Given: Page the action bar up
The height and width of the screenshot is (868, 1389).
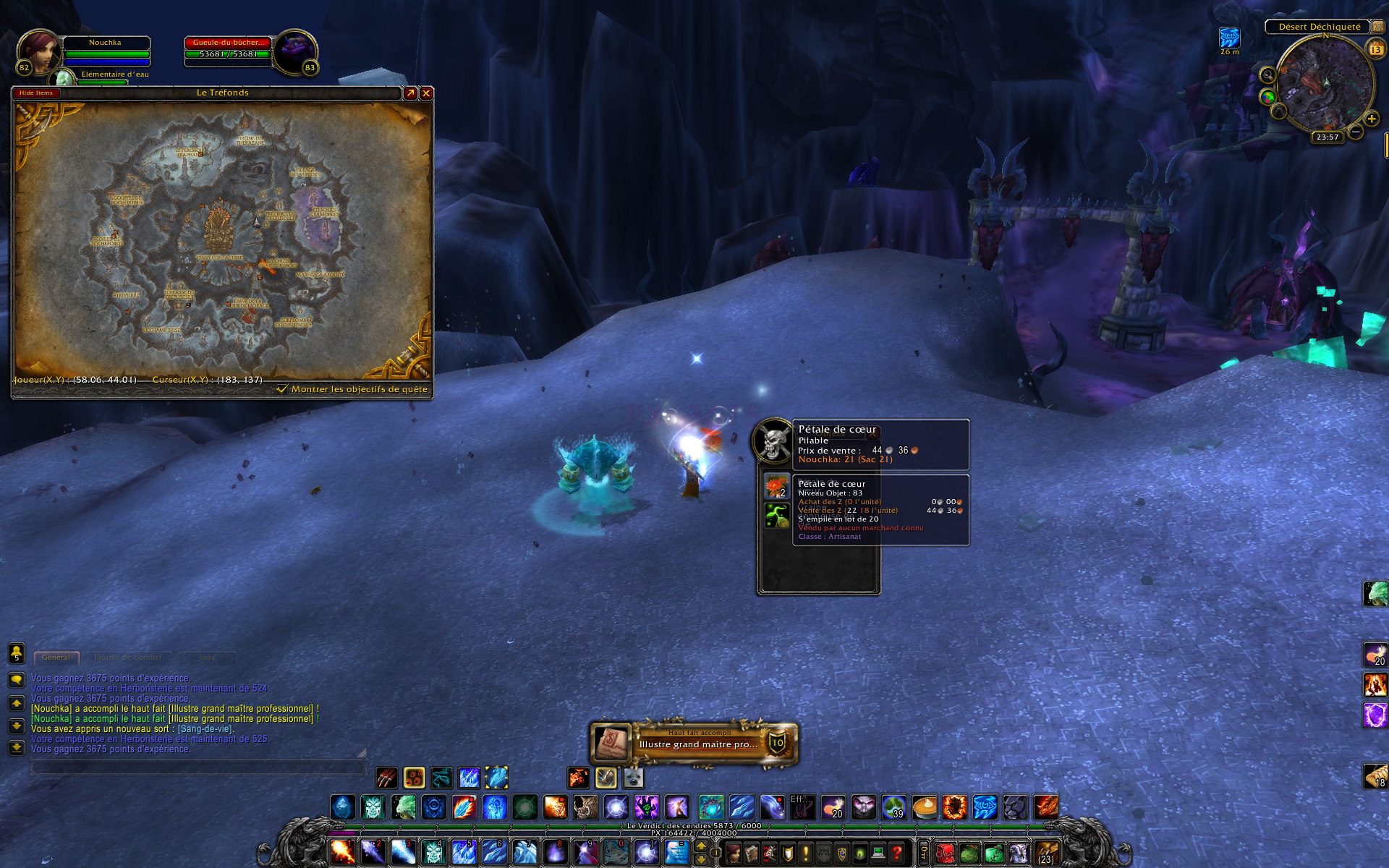Looking at the screenshot, I should coord(701,846).
